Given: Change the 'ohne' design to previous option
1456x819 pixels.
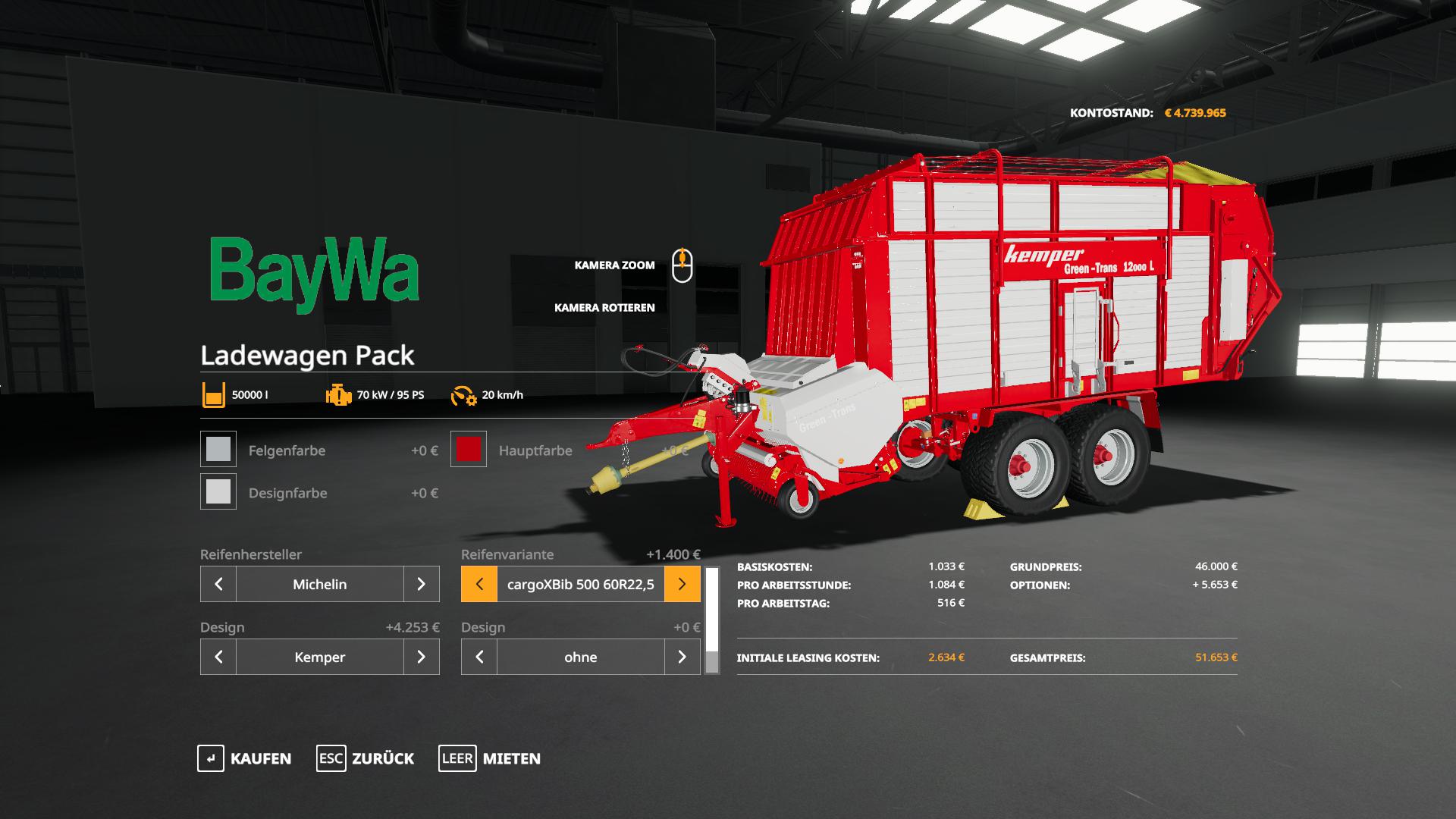Looking at the screenshot, I should 479,657.
